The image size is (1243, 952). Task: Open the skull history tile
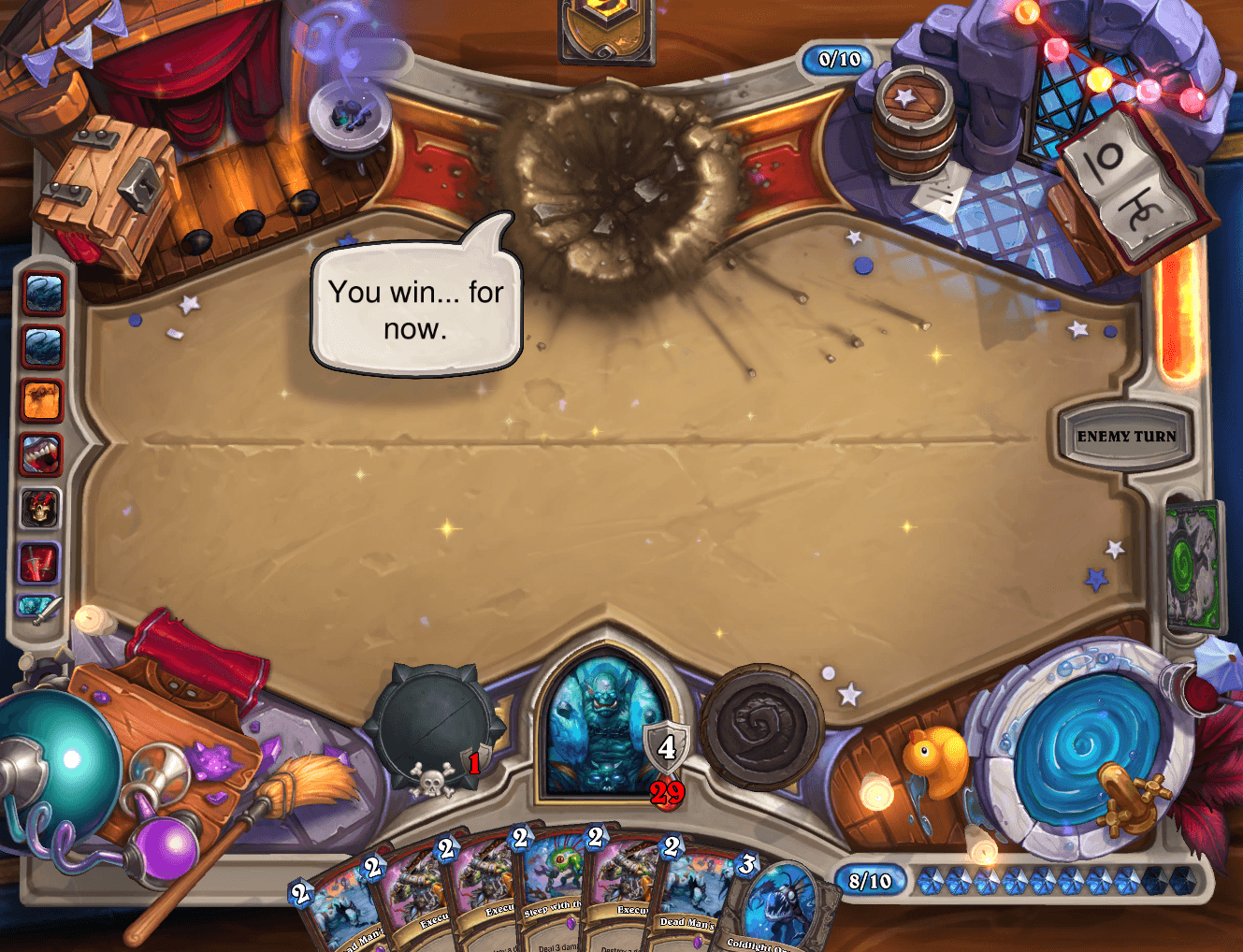(x=41, y=509)
